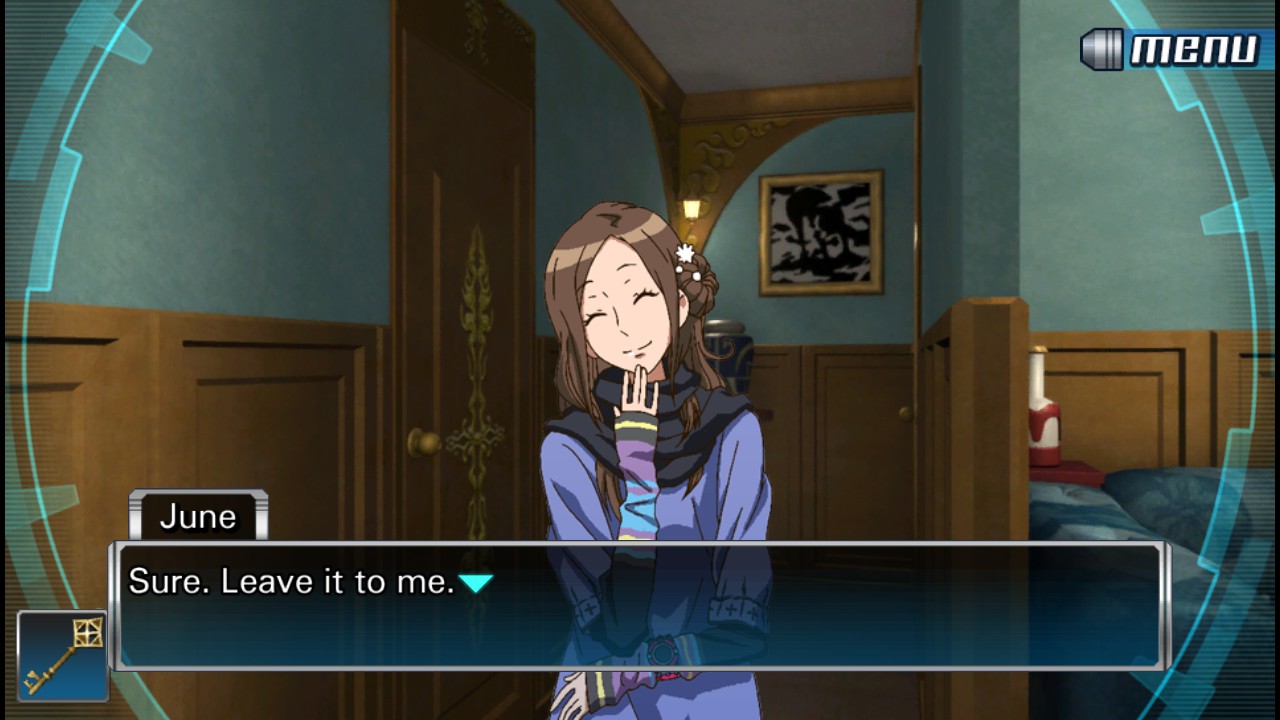
Task: Click June's dialogue text box
Action: point(640,607)
